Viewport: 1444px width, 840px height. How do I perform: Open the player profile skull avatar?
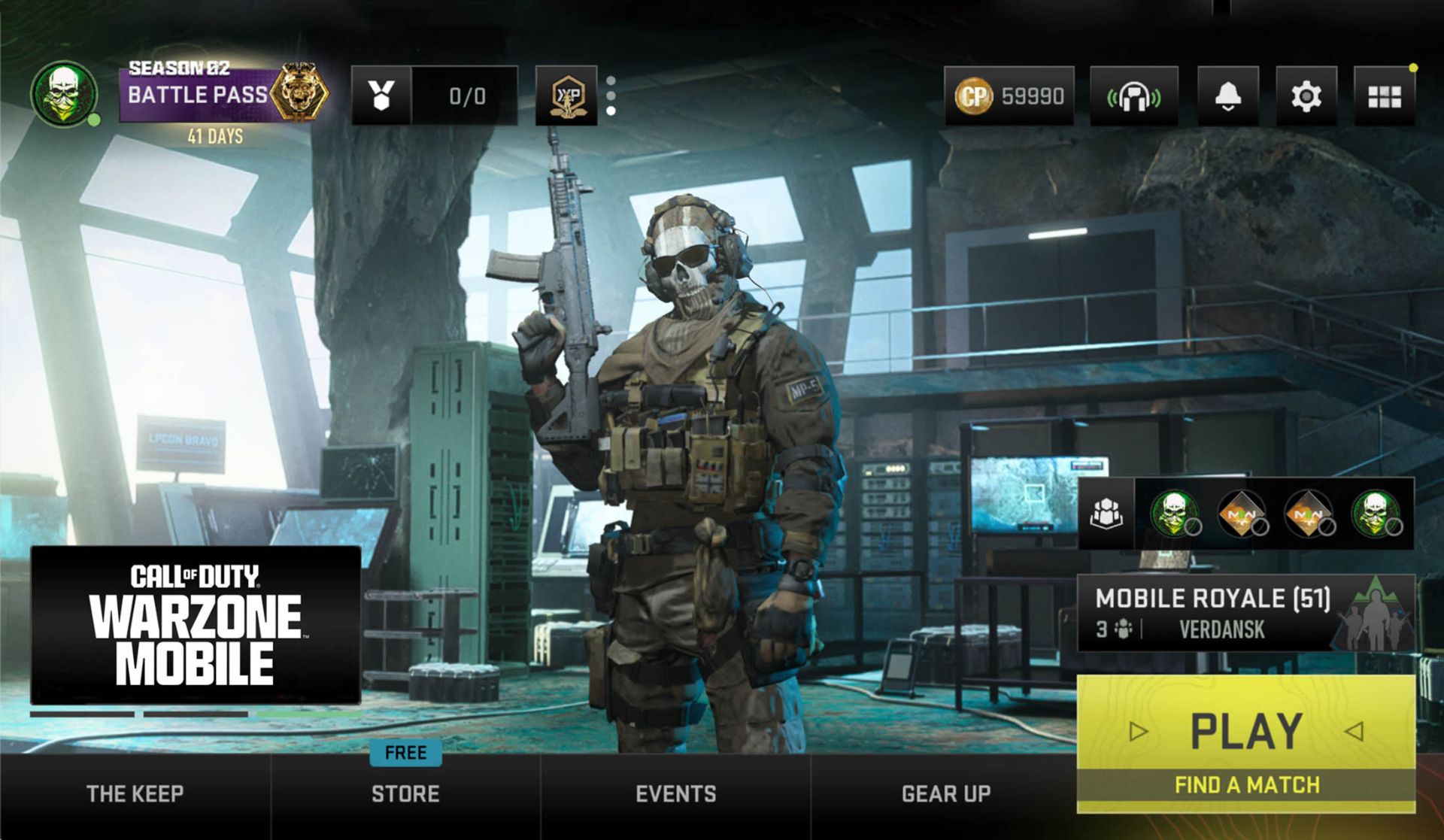point(65,94)
